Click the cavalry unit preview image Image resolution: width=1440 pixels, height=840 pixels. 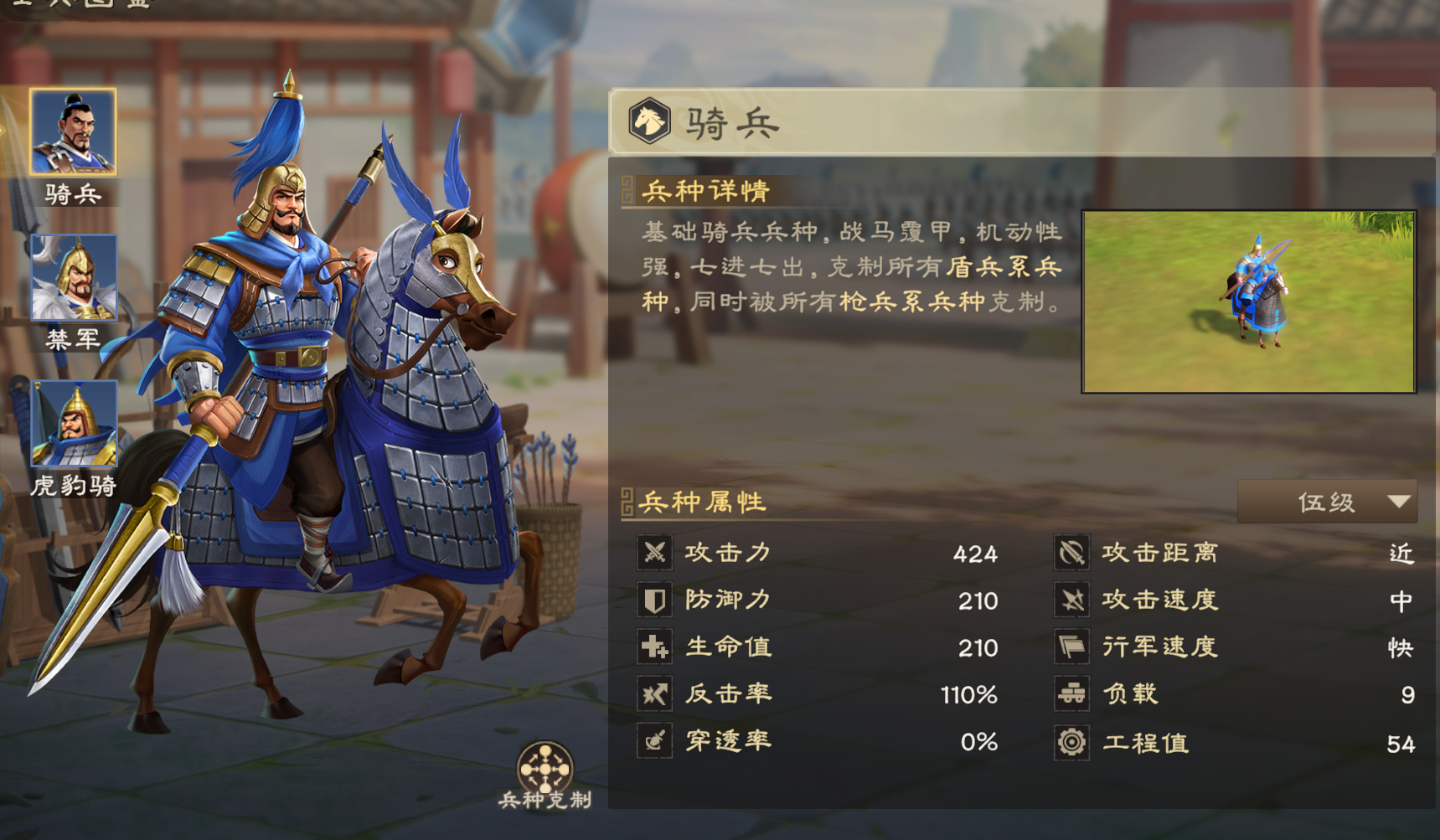click(x=1252, y=301)
